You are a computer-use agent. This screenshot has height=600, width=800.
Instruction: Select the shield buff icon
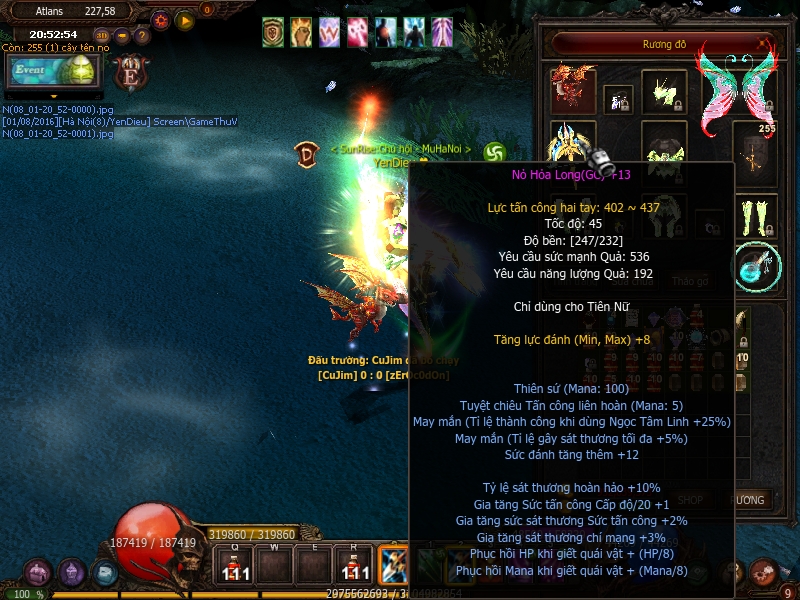[x=273, y=33]
